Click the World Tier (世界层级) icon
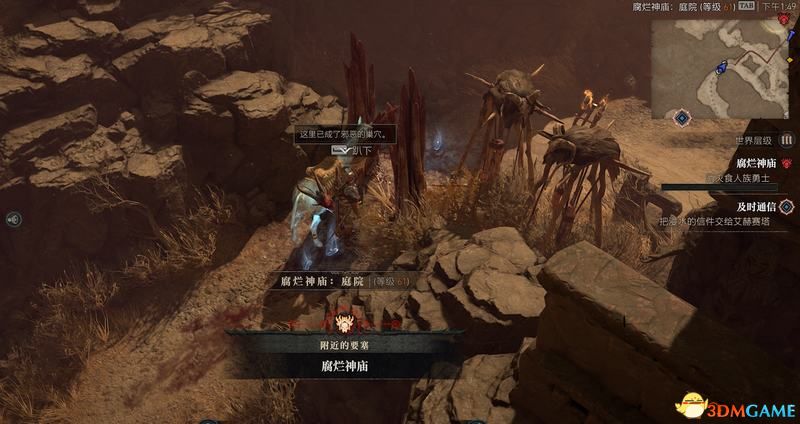This screenshot has width=800, height=424. [786, 140]
